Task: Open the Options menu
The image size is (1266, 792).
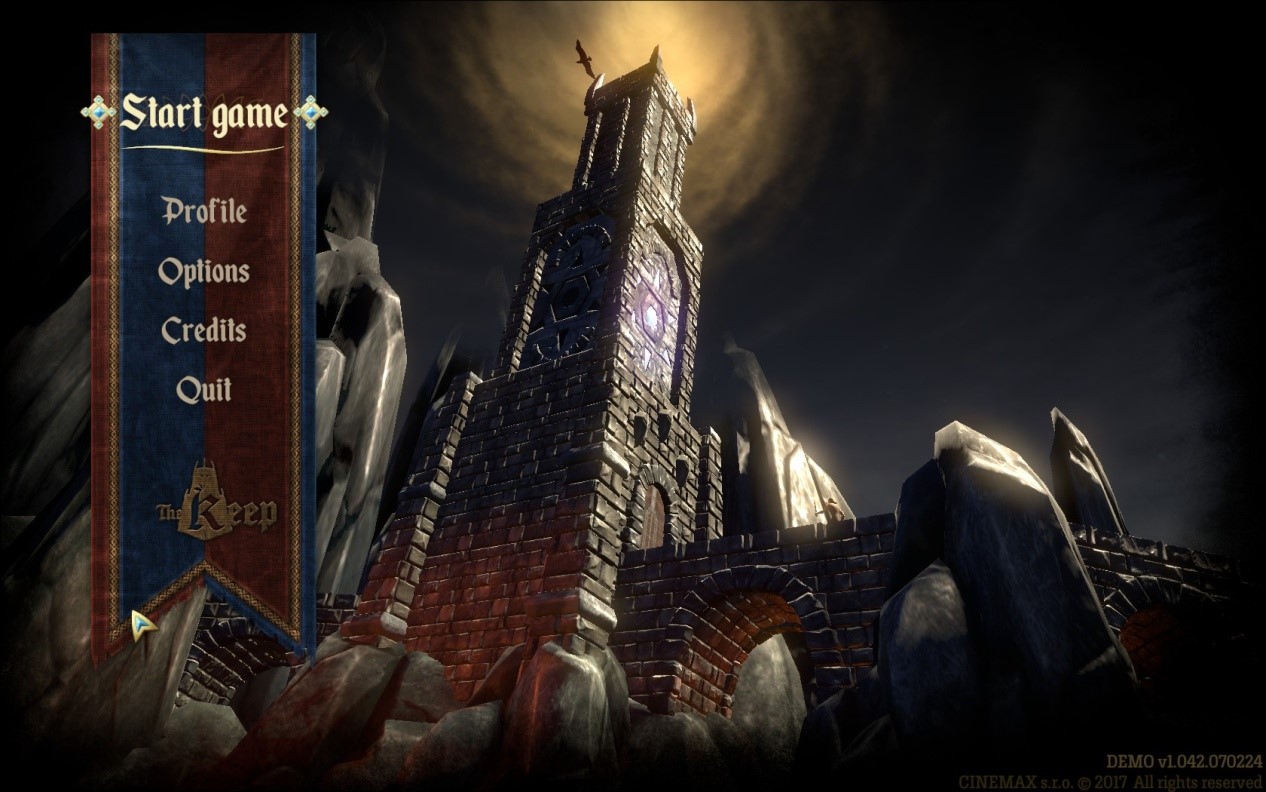Action: (x=204, y=271)
